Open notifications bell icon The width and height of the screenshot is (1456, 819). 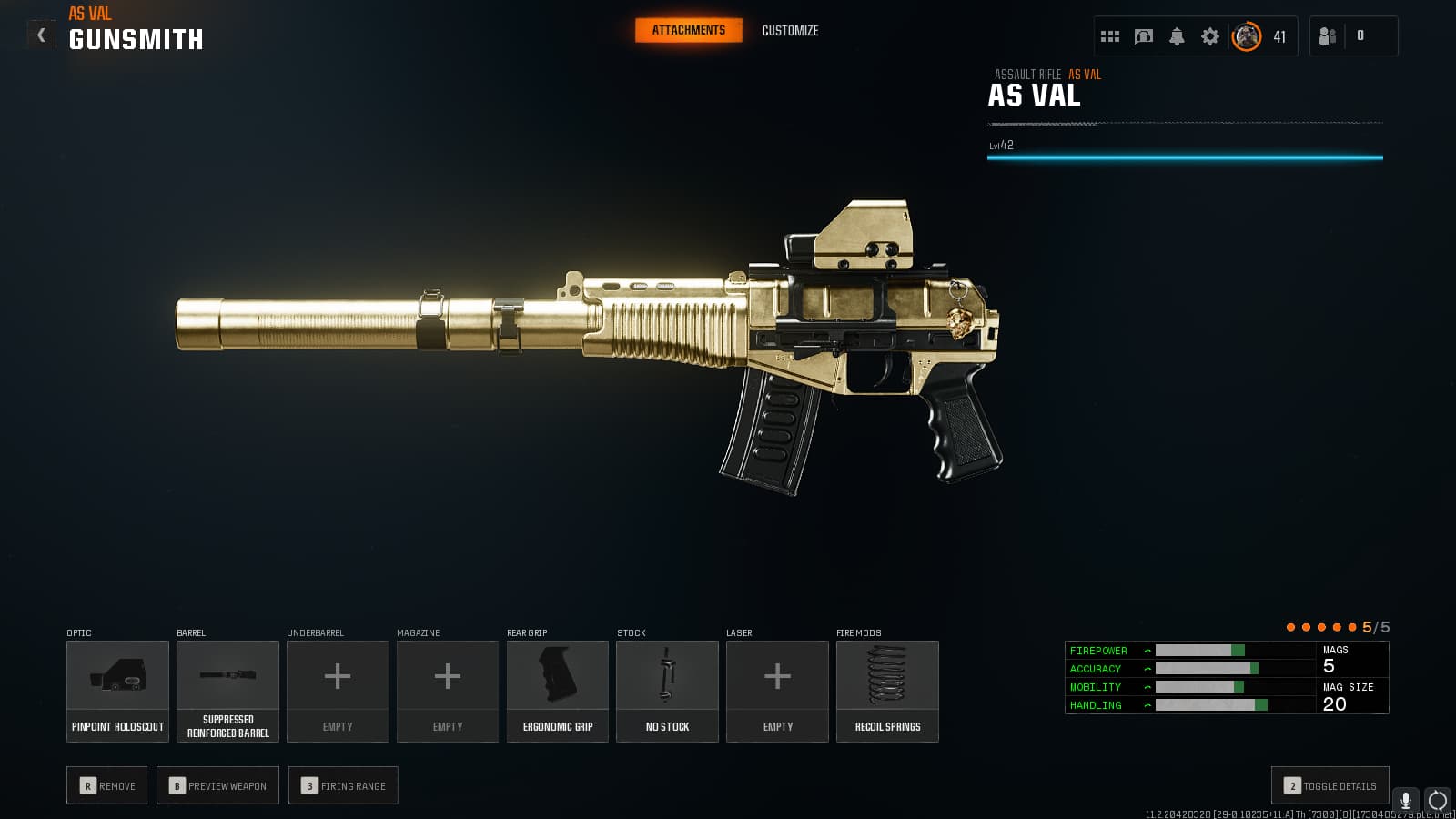click(x=1177, y=36)
